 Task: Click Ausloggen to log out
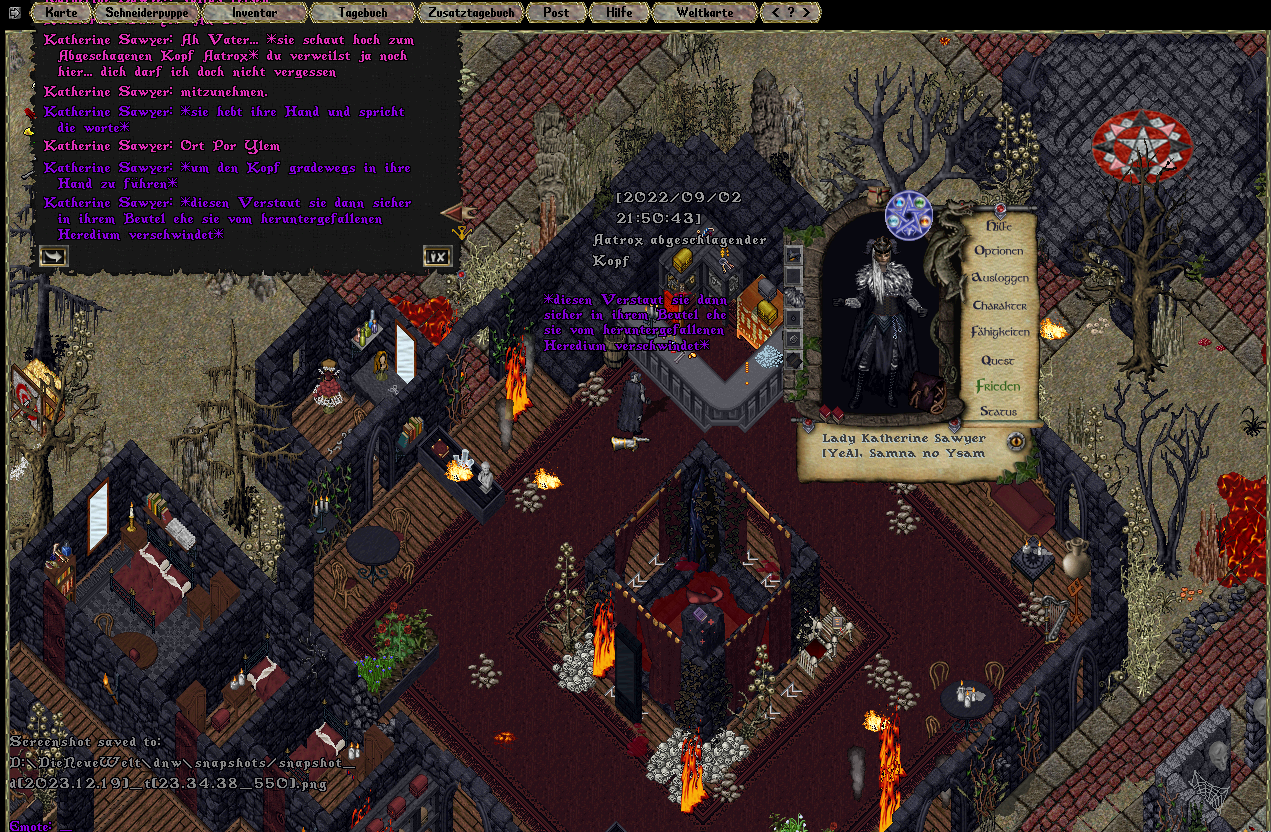[x=999, y=278]
